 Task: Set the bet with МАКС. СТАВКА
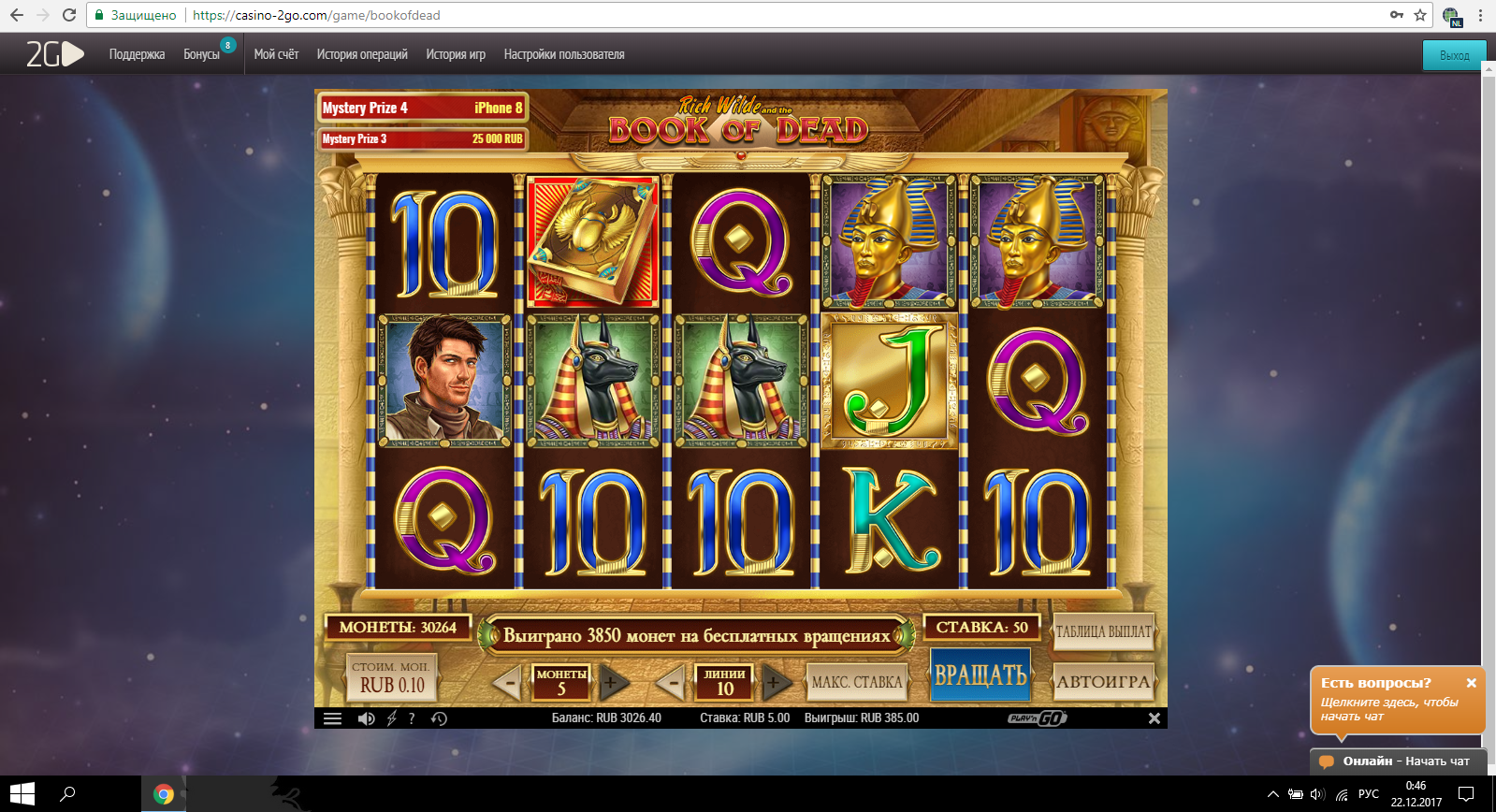pyautogui.click(x=857, y=682)
